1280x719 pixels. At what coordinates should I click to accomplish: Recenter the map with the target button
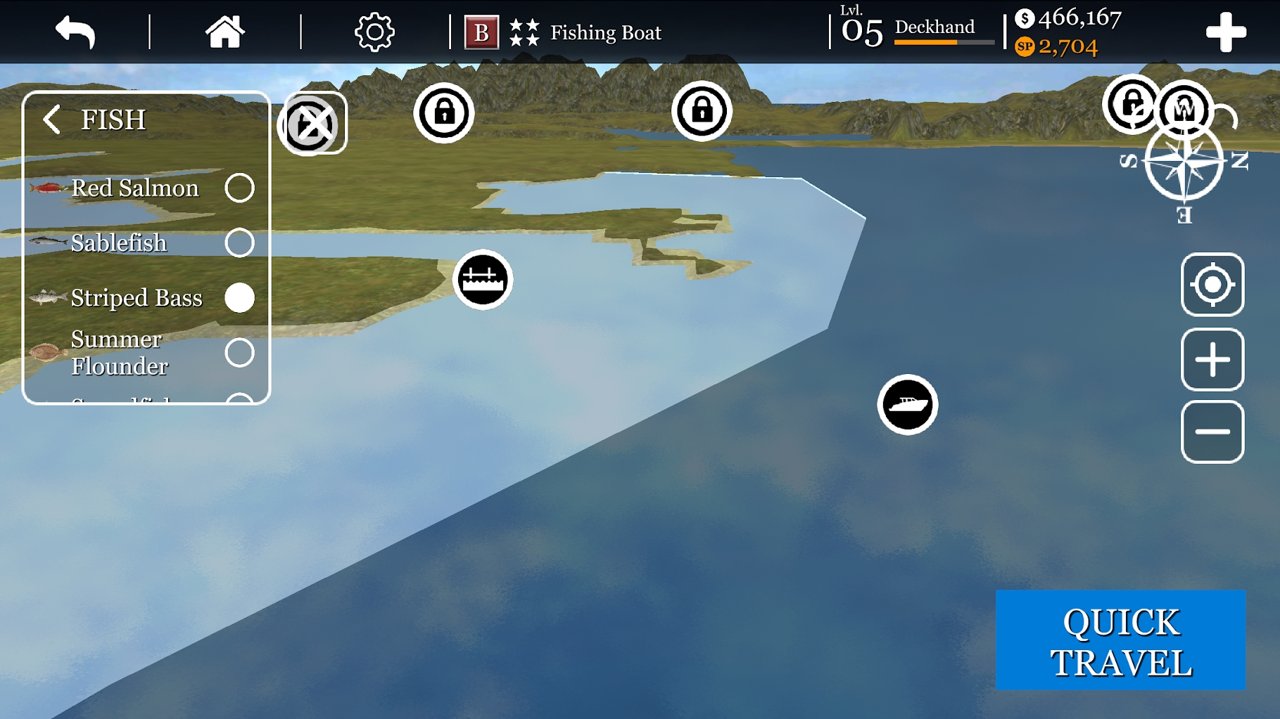pyautogui.click(x=1212, y=285)
